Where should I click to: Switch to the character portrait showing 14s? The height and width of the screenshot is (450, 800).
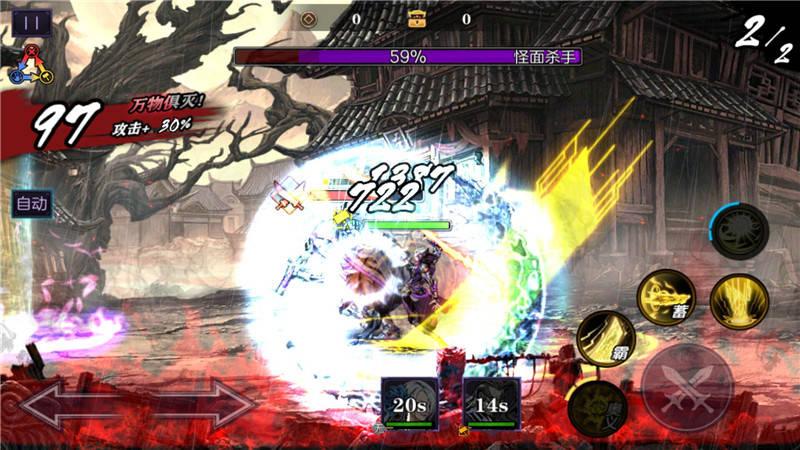tap(492, 404)
